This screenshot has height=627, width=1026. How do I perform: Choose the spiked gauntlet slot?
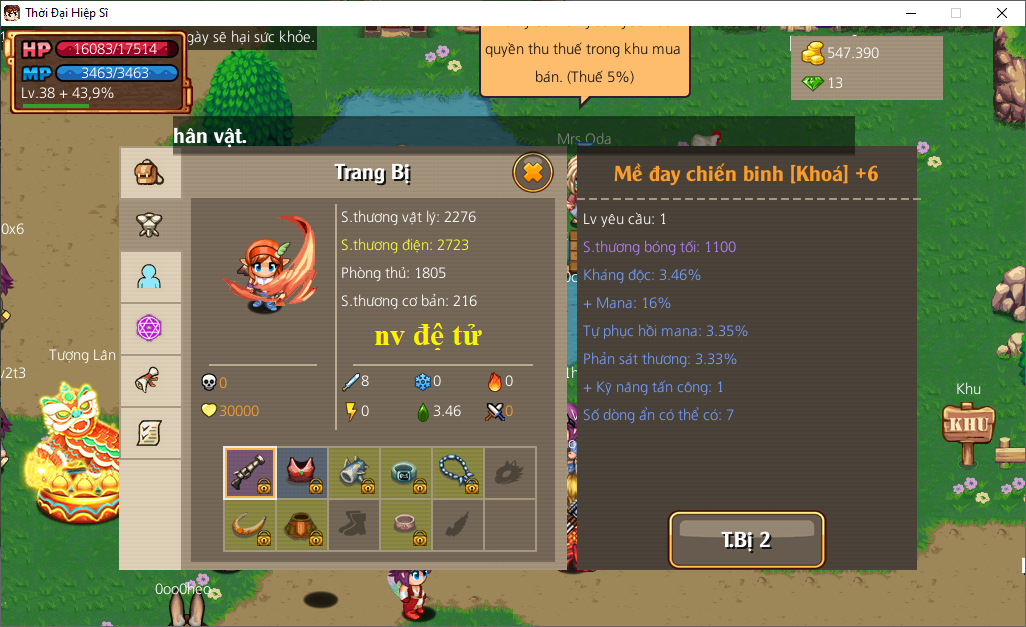tap(354, 472)
